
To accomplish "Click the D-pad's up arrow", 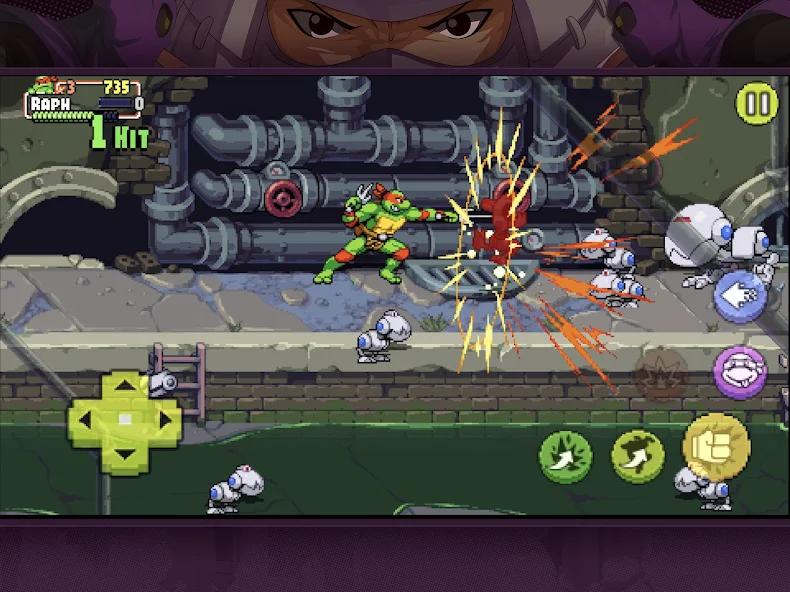I will coord(125,388).
